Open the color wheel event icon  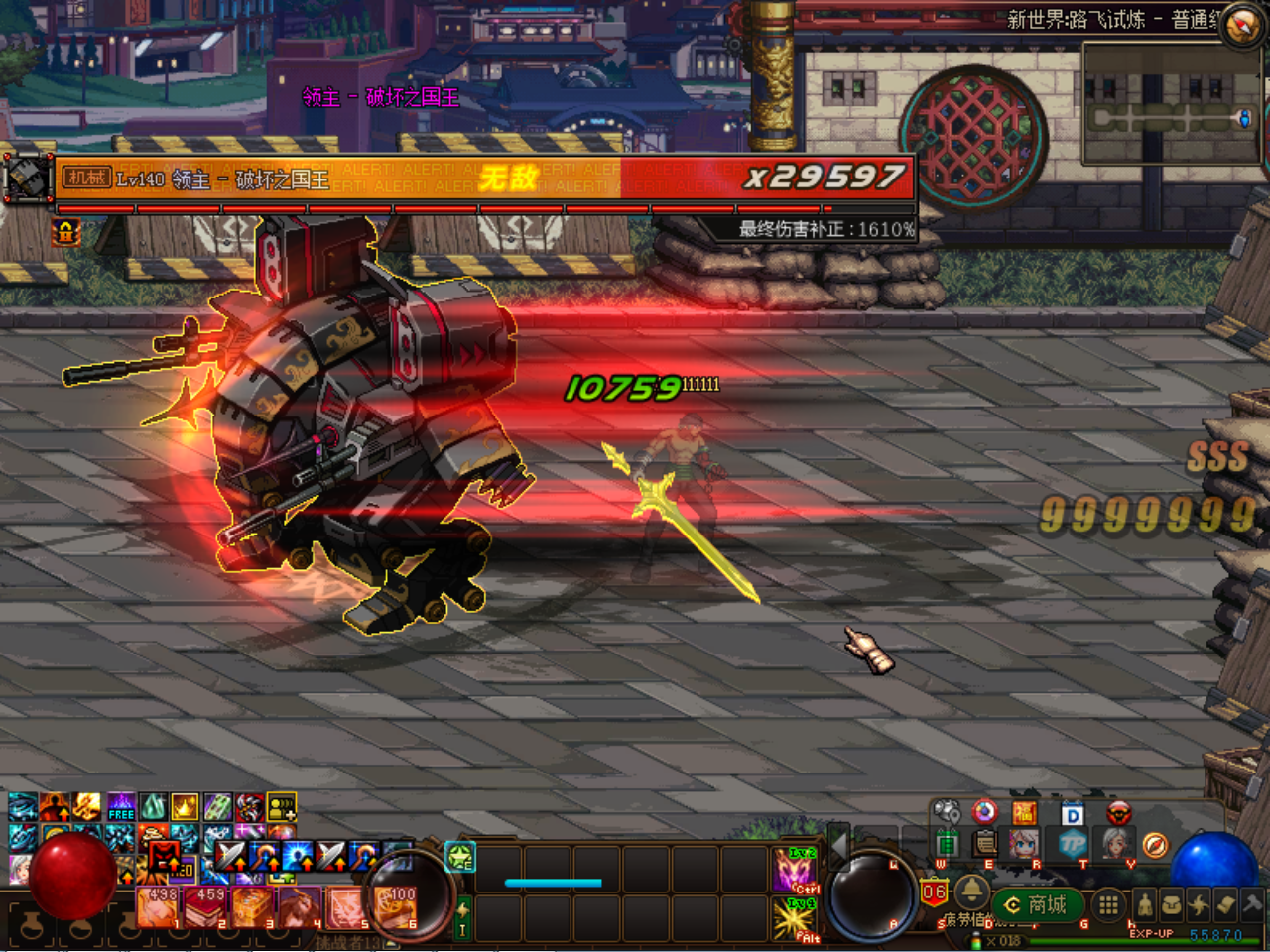(984, 813)
